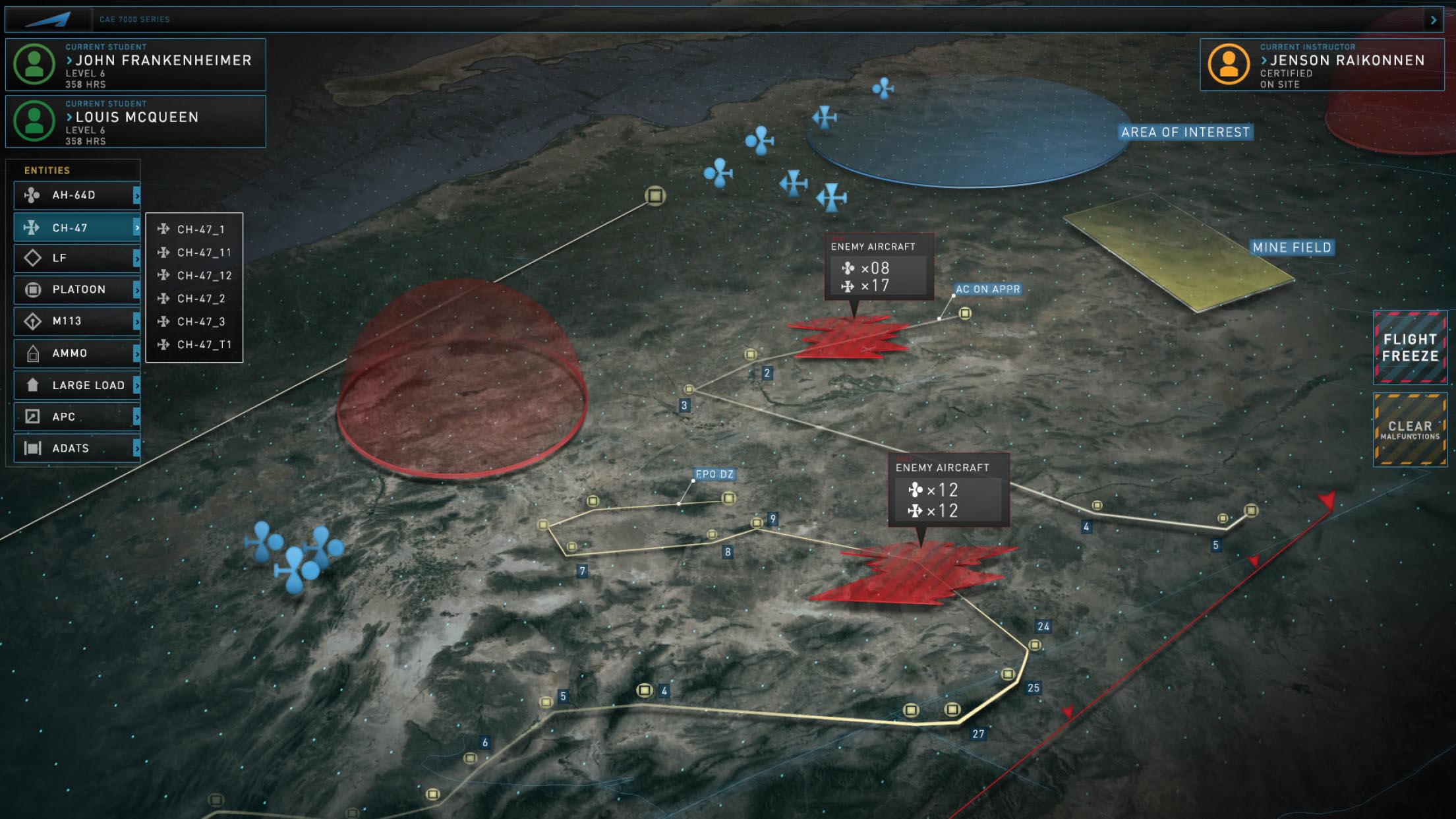1456x819 pixels.
Task: Select the LARGE LOAD entity
Action: click(76, 385)
